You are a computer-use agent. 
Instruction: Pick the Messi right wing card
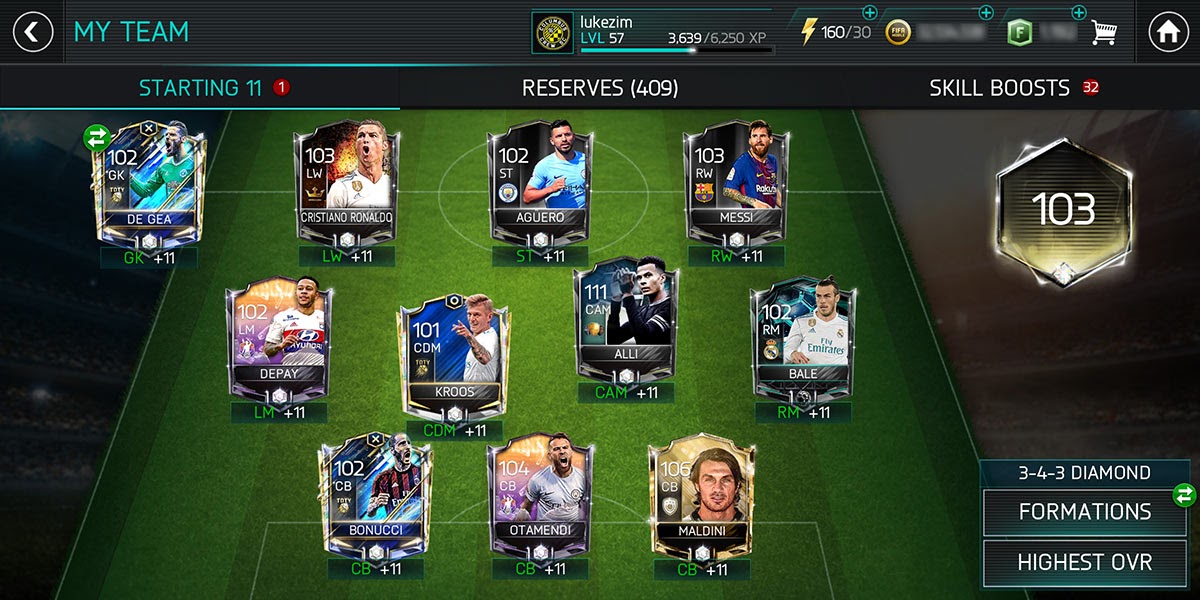[737, 182]
